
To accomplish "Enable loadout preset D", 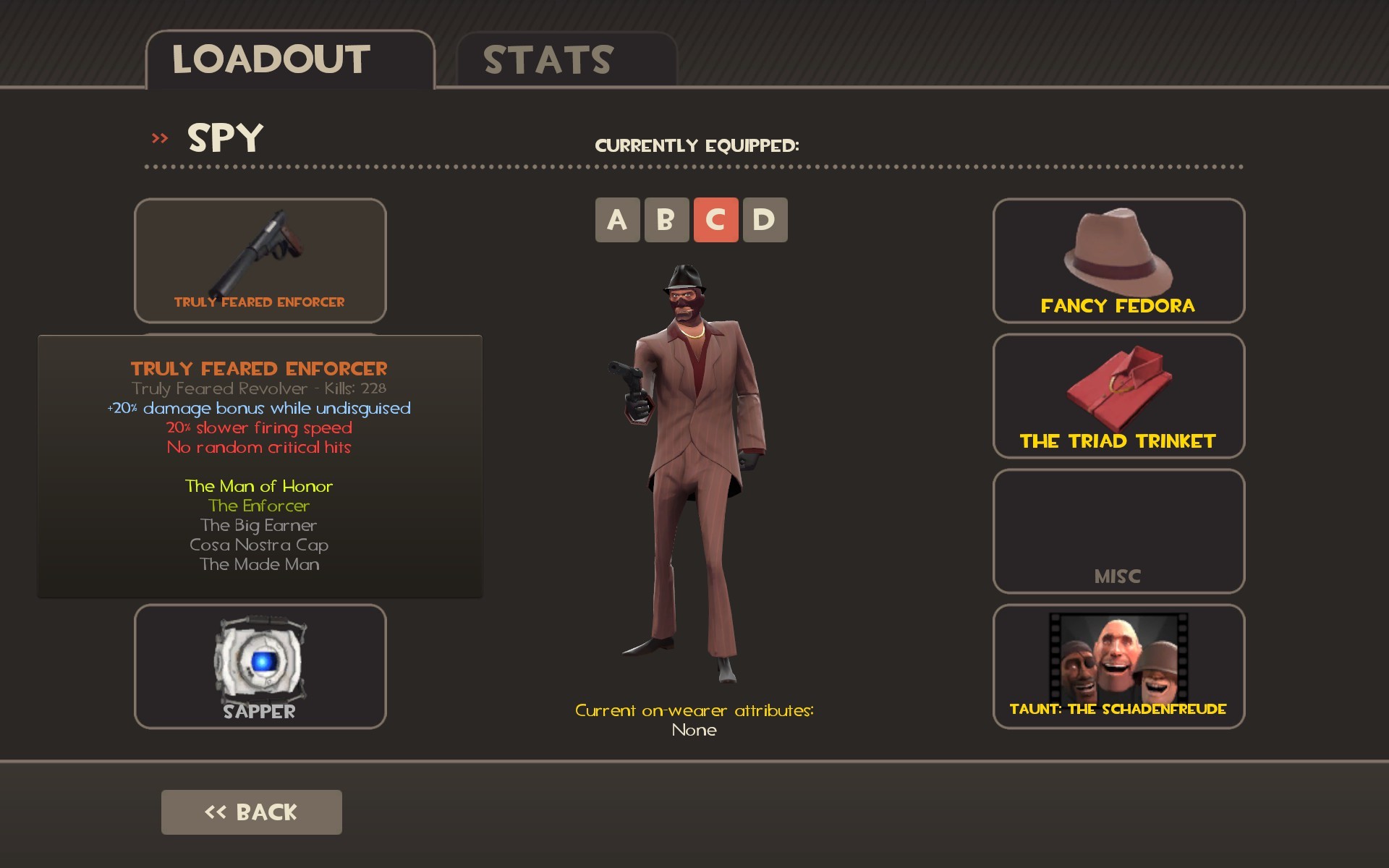I will 765,219.
